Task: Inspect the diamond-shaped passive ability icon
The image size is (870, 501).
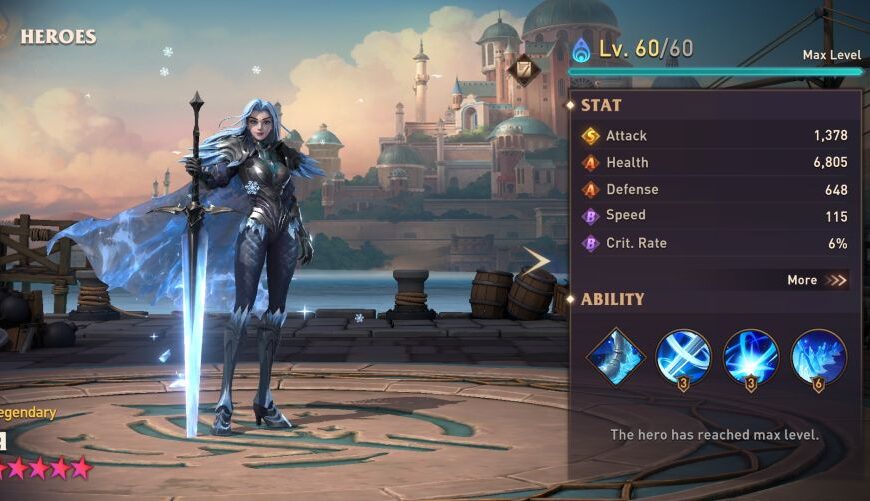Action: click(615, 356)
